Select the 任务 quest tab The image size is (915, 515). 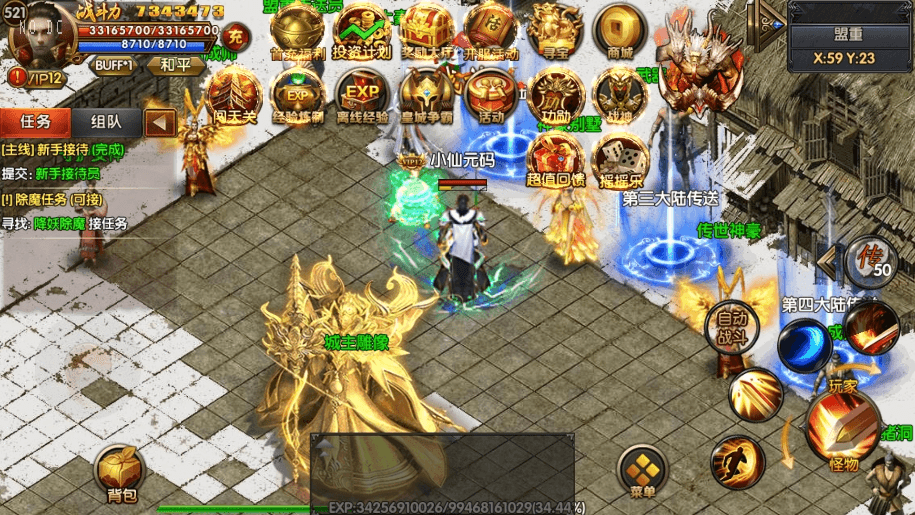pos(35,122)
